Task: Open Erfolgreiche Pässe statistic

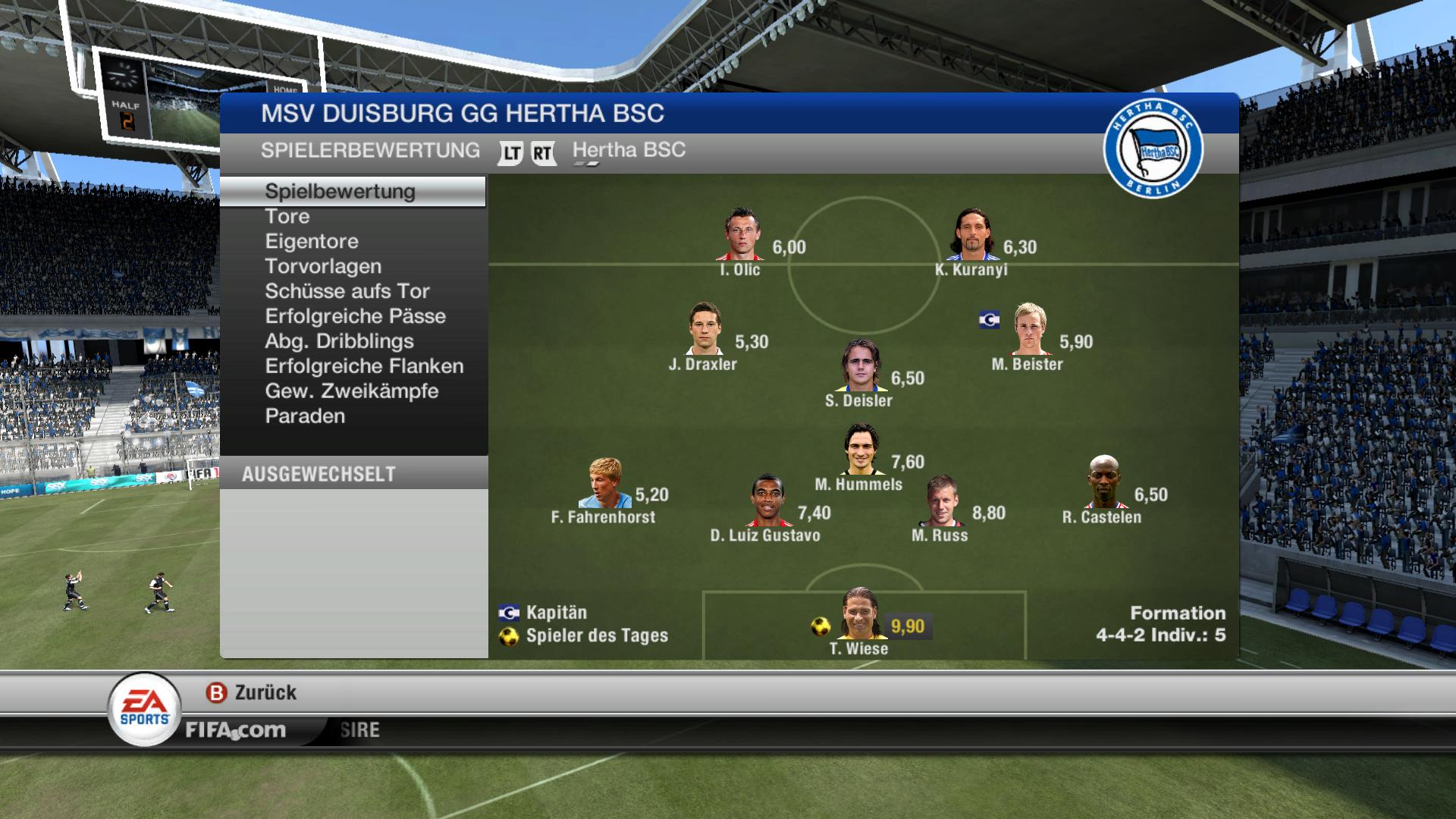Action: pyautogui.click(x=355, y=317)
